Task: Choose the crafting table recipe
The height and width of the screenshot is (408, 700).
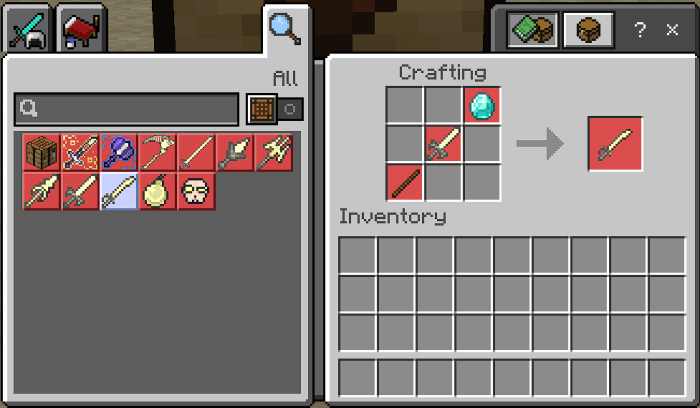Action: click(x=40, y=152)
